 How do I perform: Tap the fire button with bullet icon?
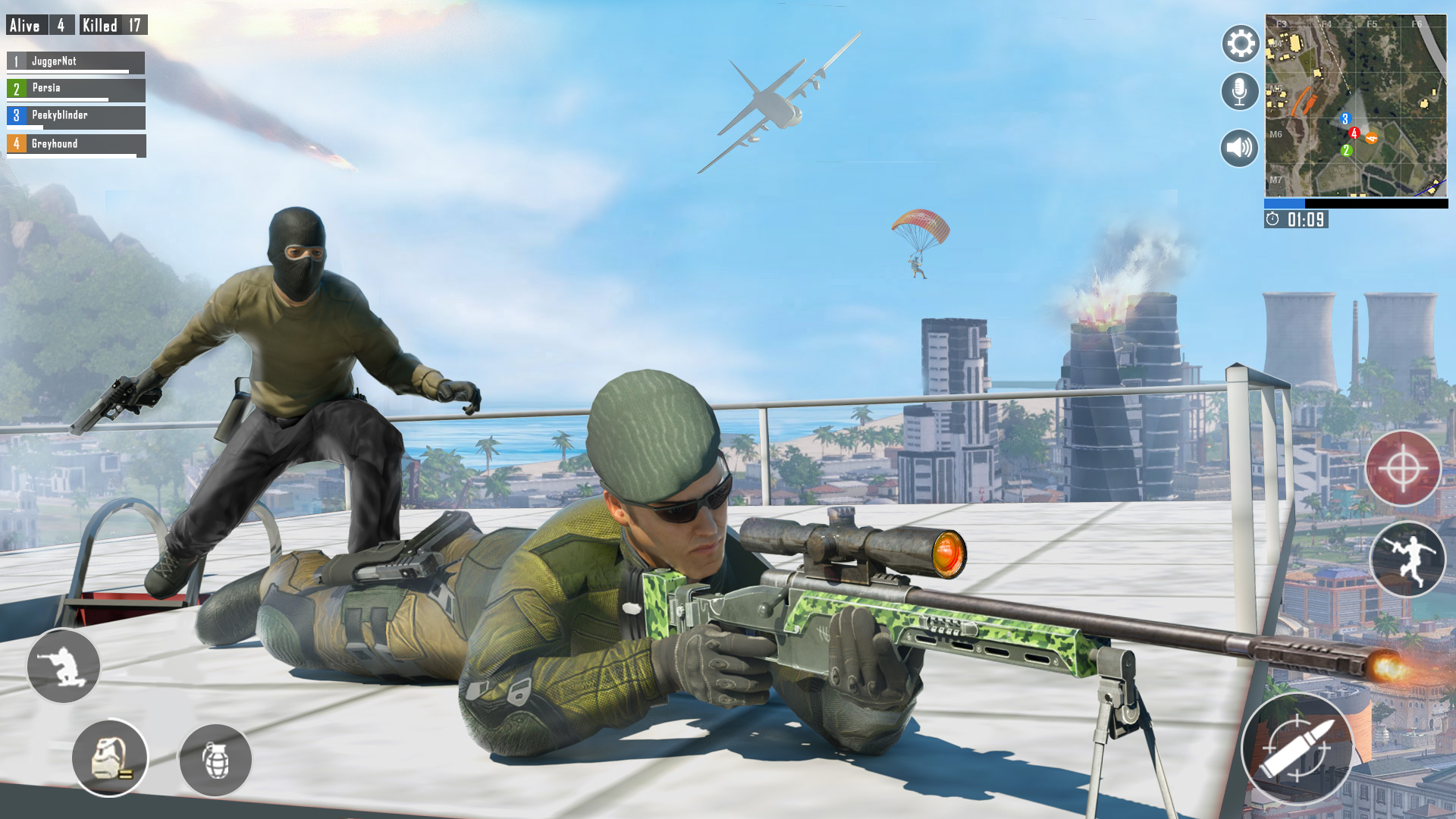[1298, 748]
